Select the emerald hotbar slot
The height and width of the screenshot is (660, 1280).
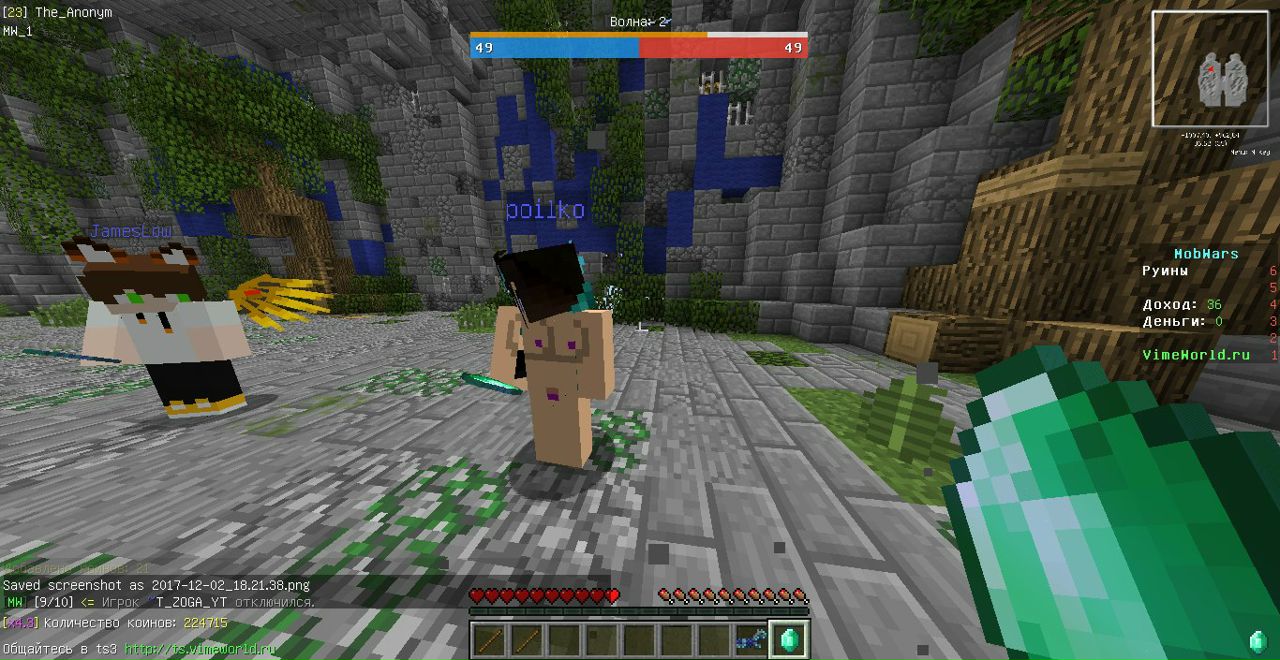click(789, 640)
